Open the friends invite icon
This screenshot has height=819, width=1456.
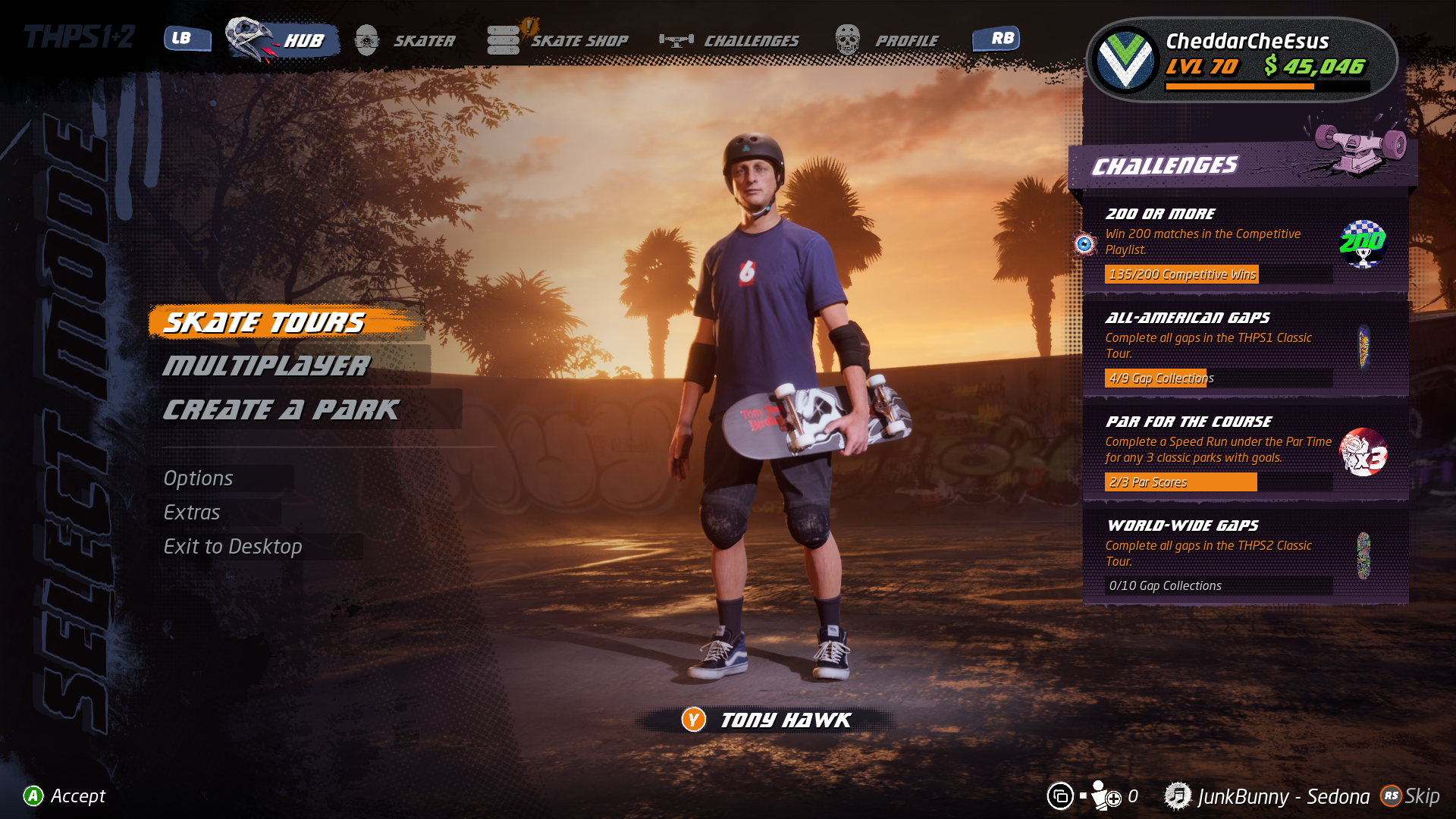coord(1106,796)
